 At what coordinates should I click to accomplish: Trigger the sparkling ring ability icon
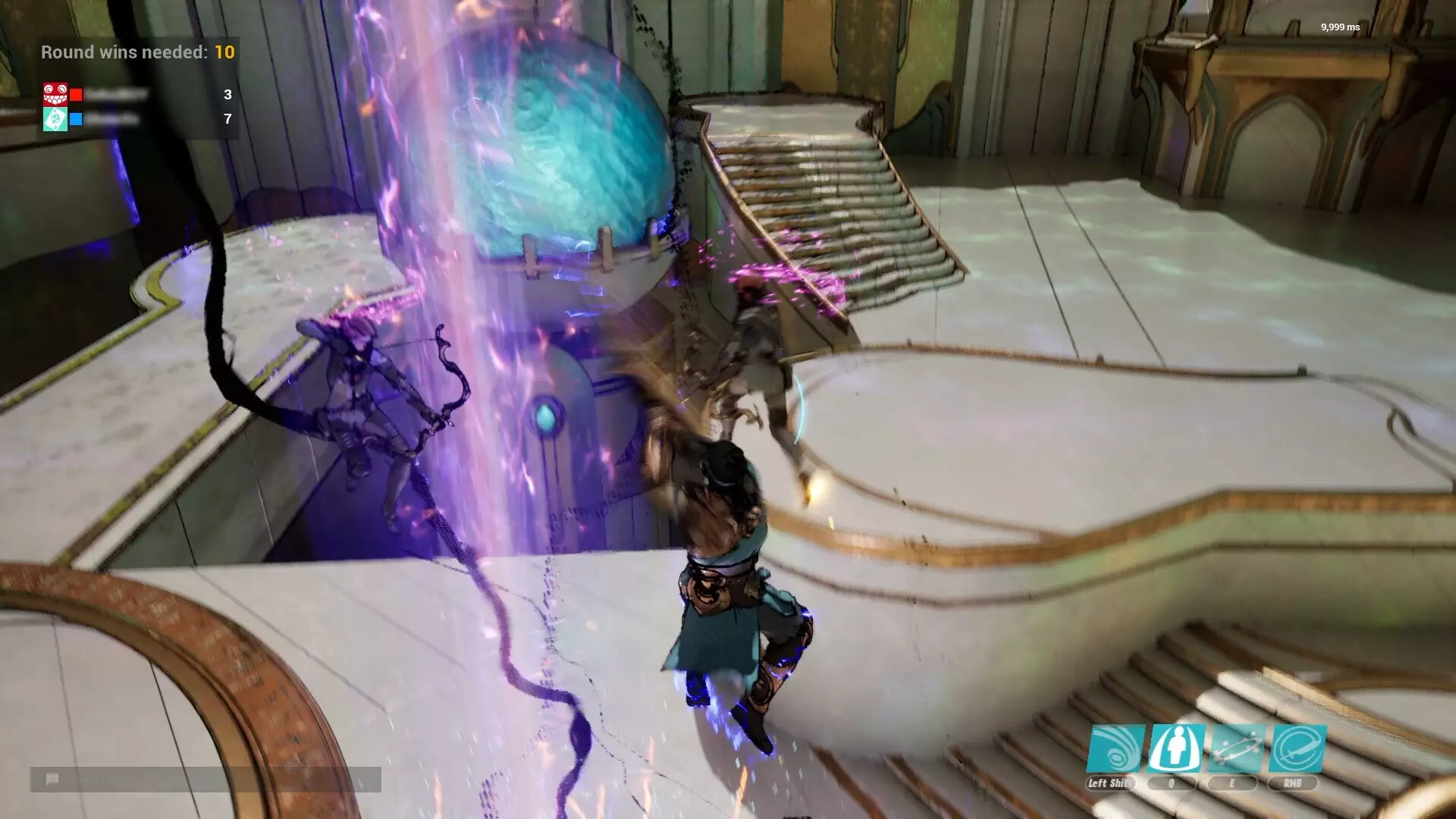tap(1237, 748)
